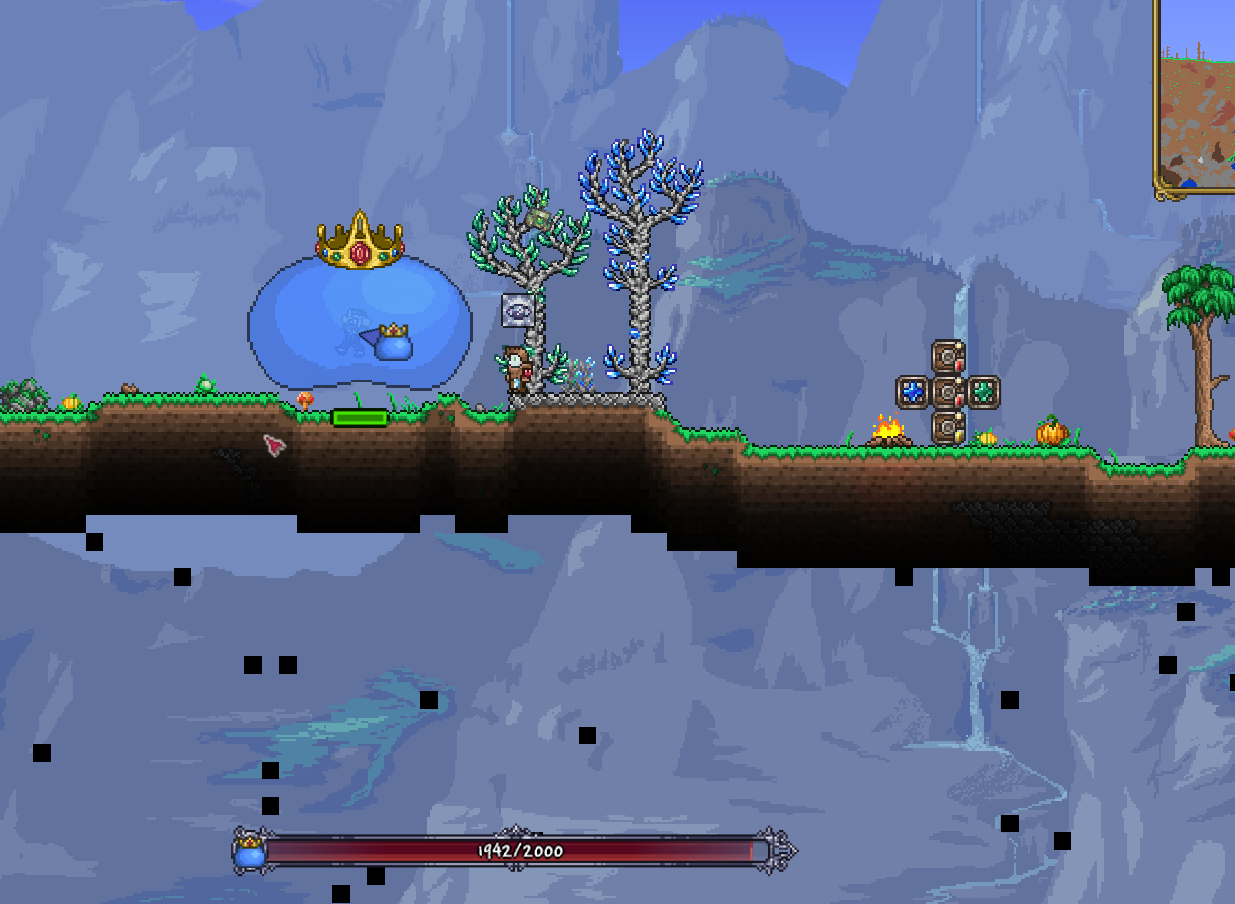Image resolution: width=1235 pixels, height=904 pixels.
Task: Click the minimap in the corner
Action: click(x=1196, y=98)
